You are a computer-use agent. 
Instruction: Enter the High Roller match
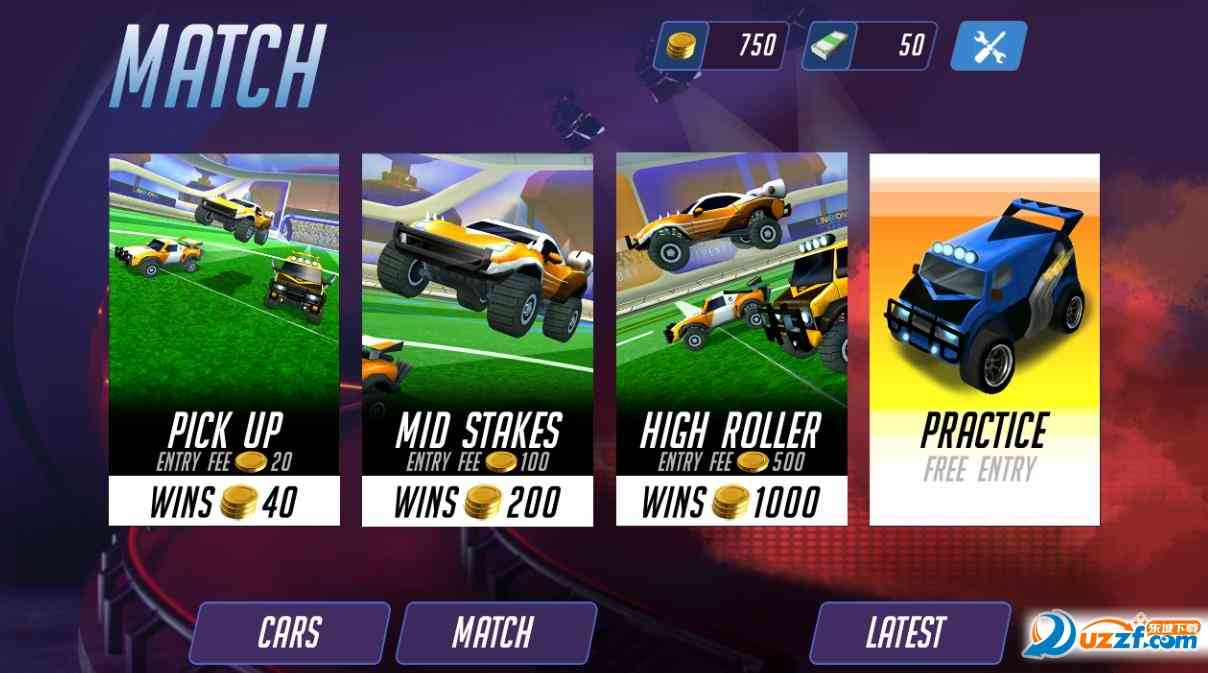coord(731,339)
